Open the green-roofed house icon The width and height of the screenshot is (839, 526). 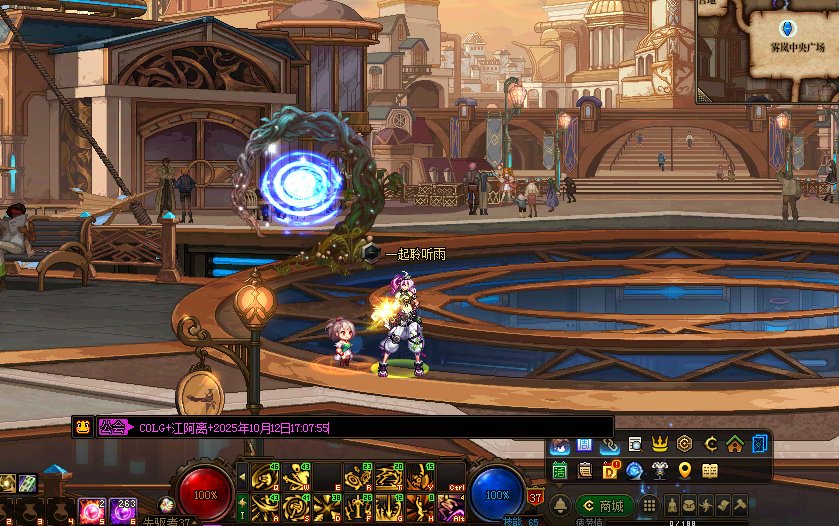pos(735,444)
